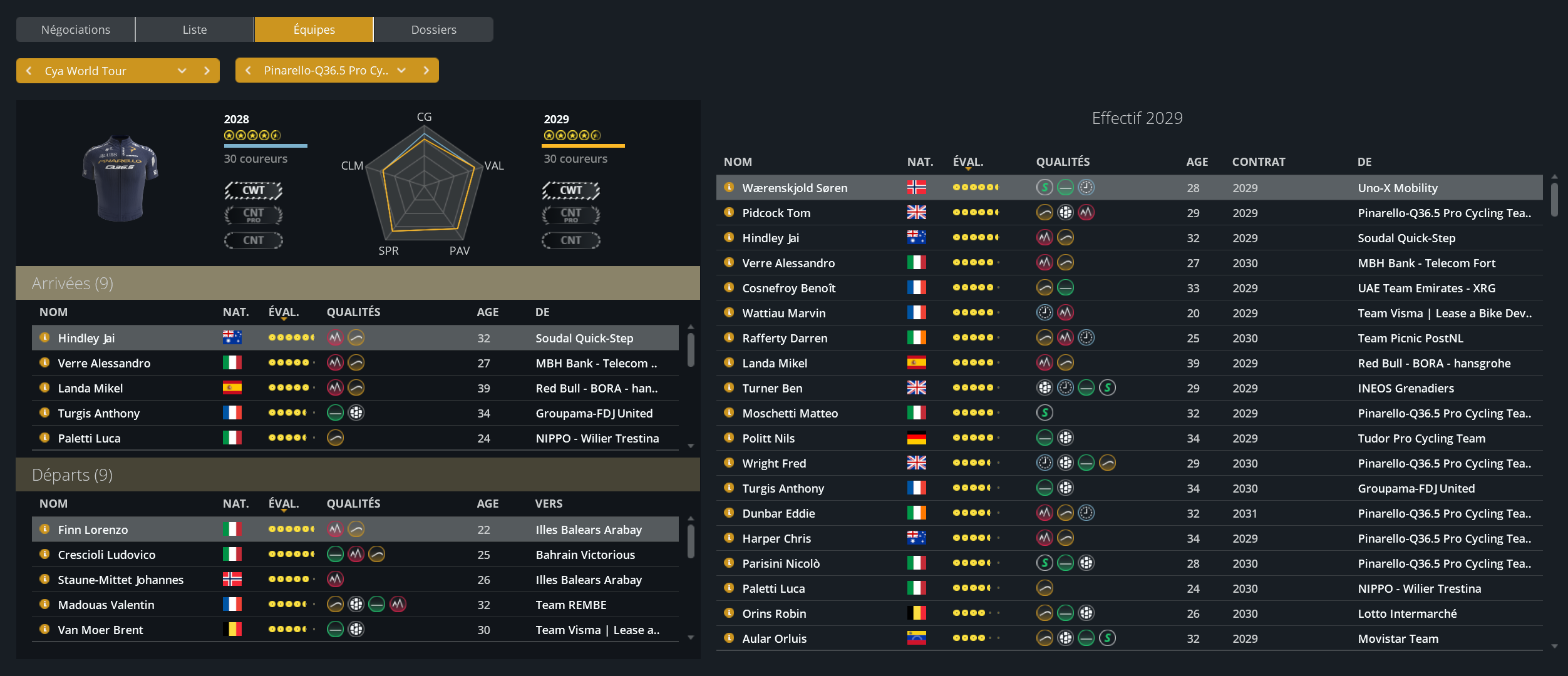
Task: Select Turgis Anthony in the Arrivées list
Action: pos(99,413)
